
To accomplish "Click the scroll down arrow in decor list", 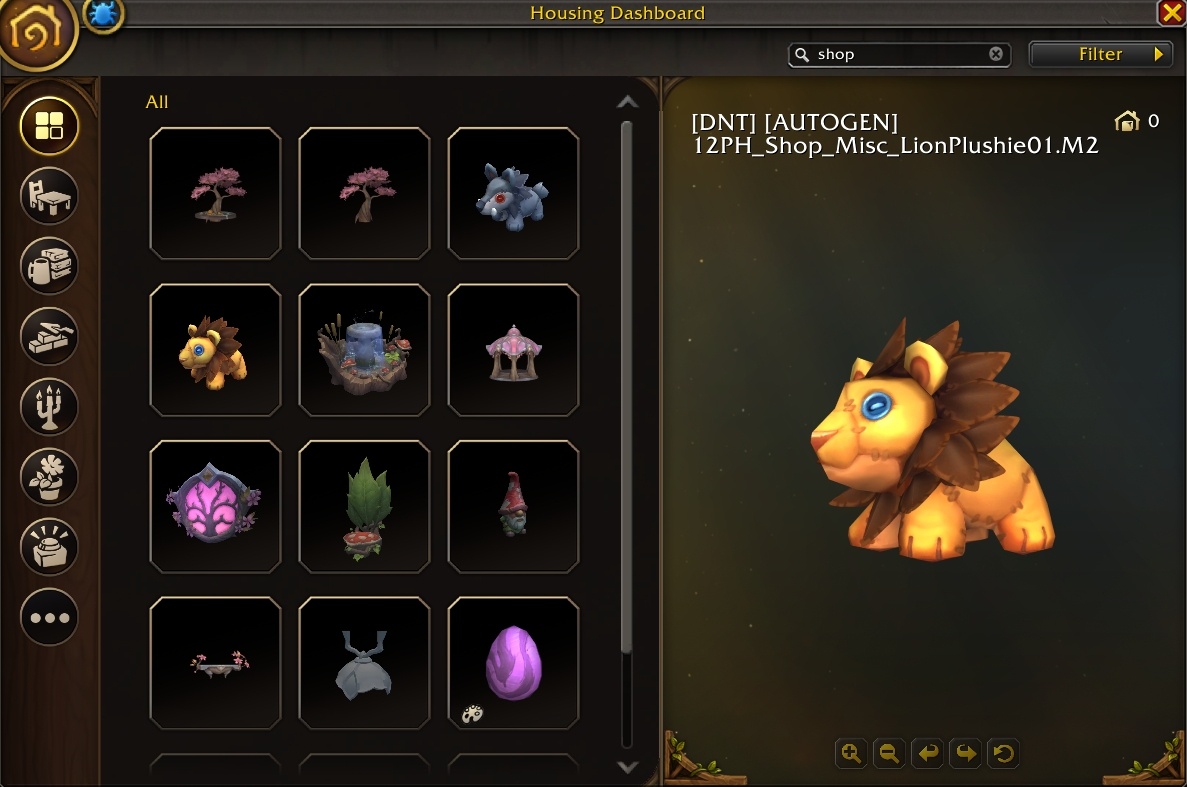I will [627, 767].
